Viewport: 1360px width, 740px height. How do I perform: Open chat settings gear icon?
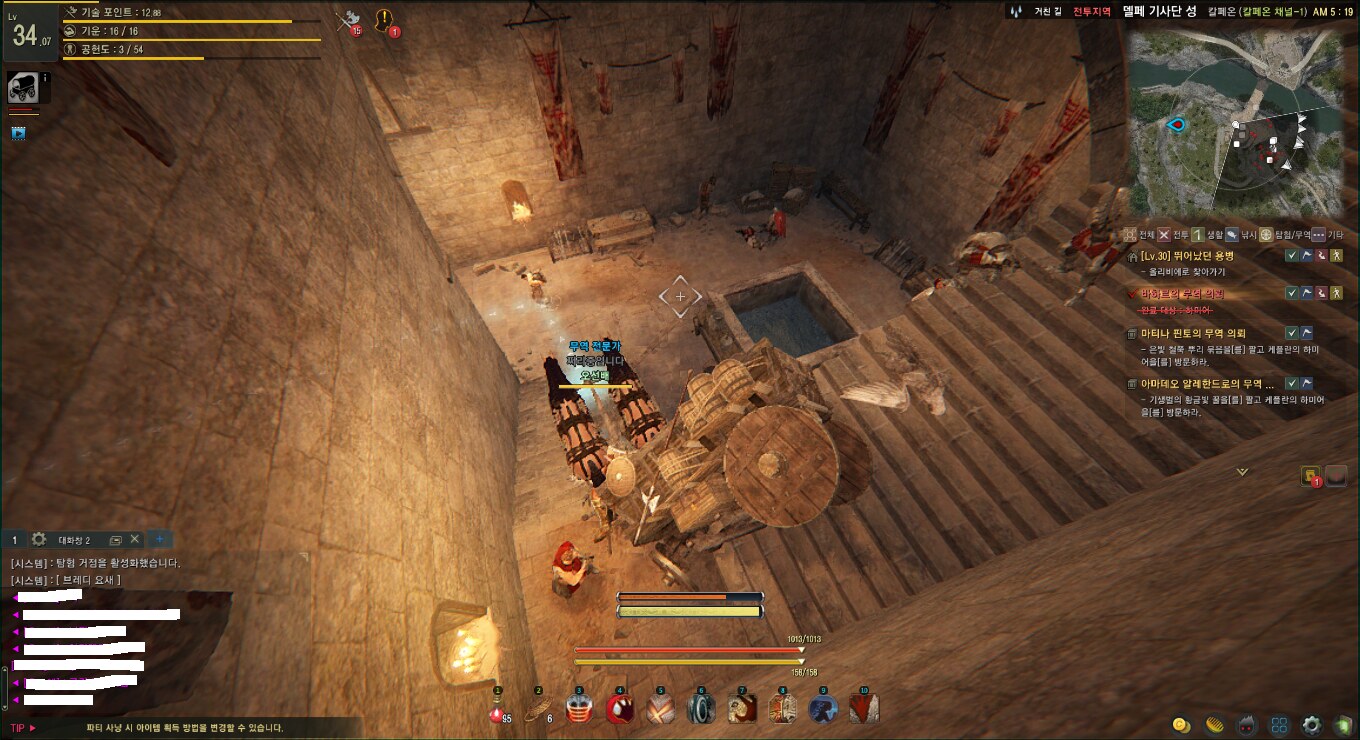click(x=39, y=539)
